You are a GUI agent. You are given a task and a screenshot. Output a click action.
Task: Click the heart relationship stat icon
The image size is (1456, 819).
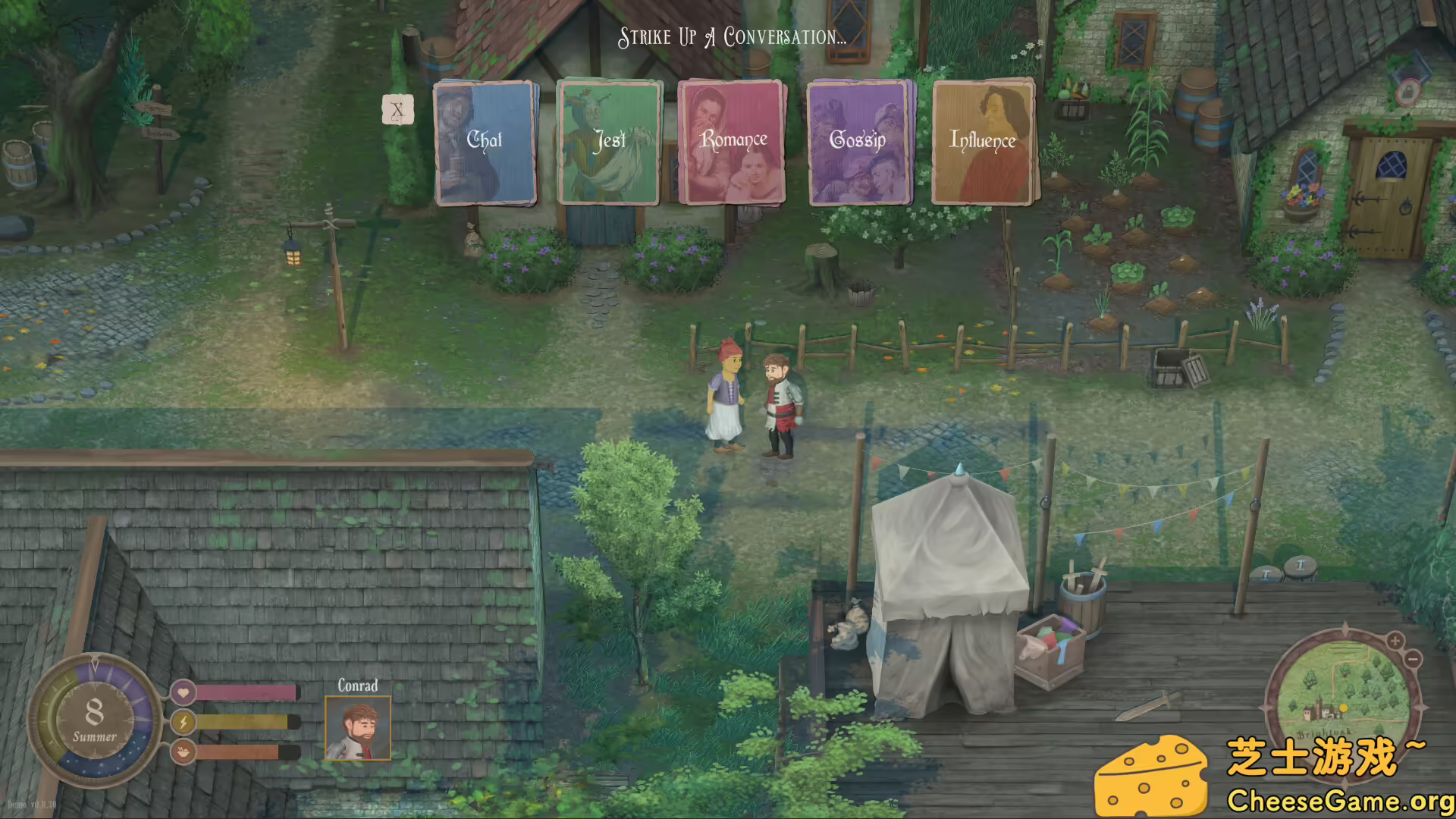[x=184, y=692]
